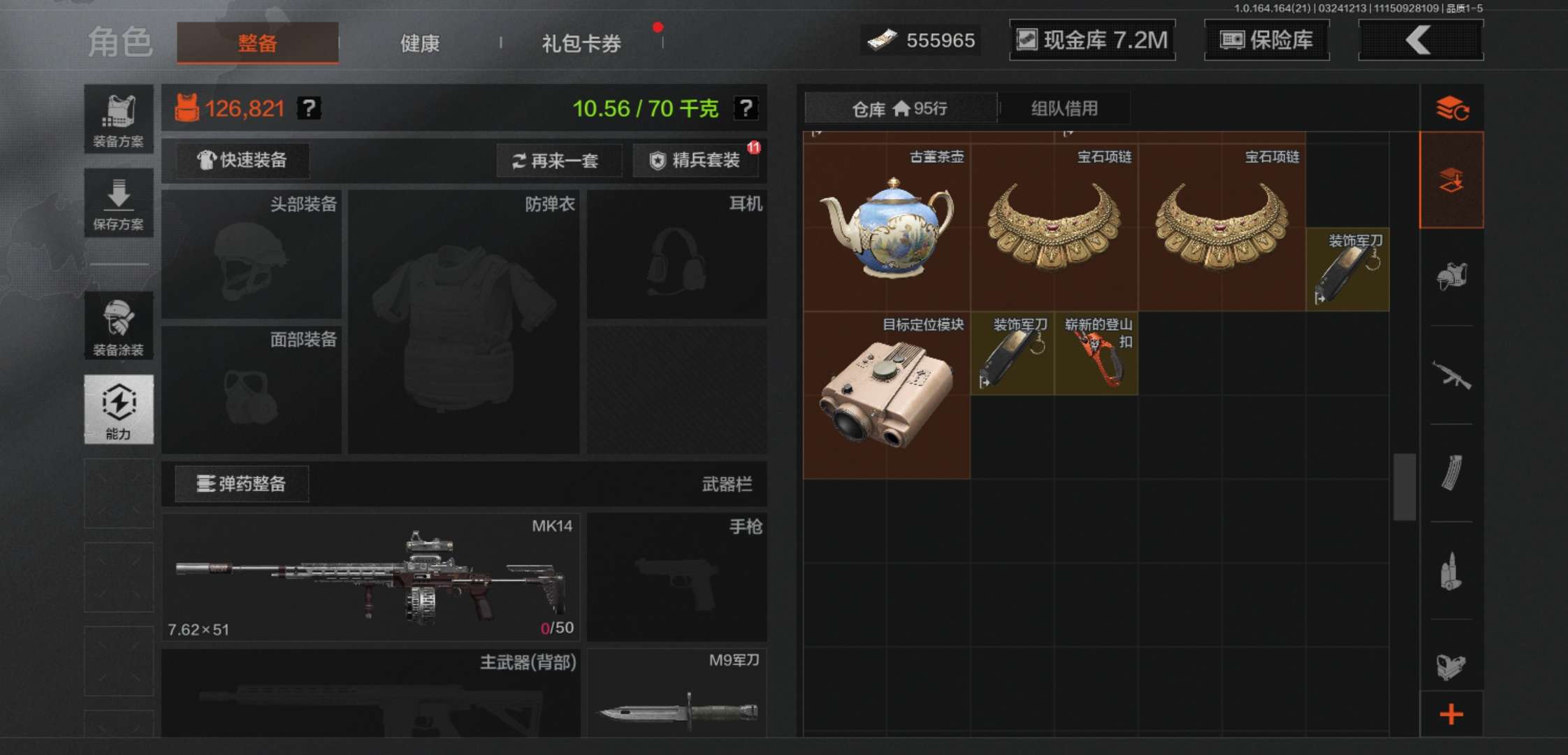Screen dimensions: 1568x755
Task: Click the sort refresh icon atop right sidebar
Action: 1452,108
